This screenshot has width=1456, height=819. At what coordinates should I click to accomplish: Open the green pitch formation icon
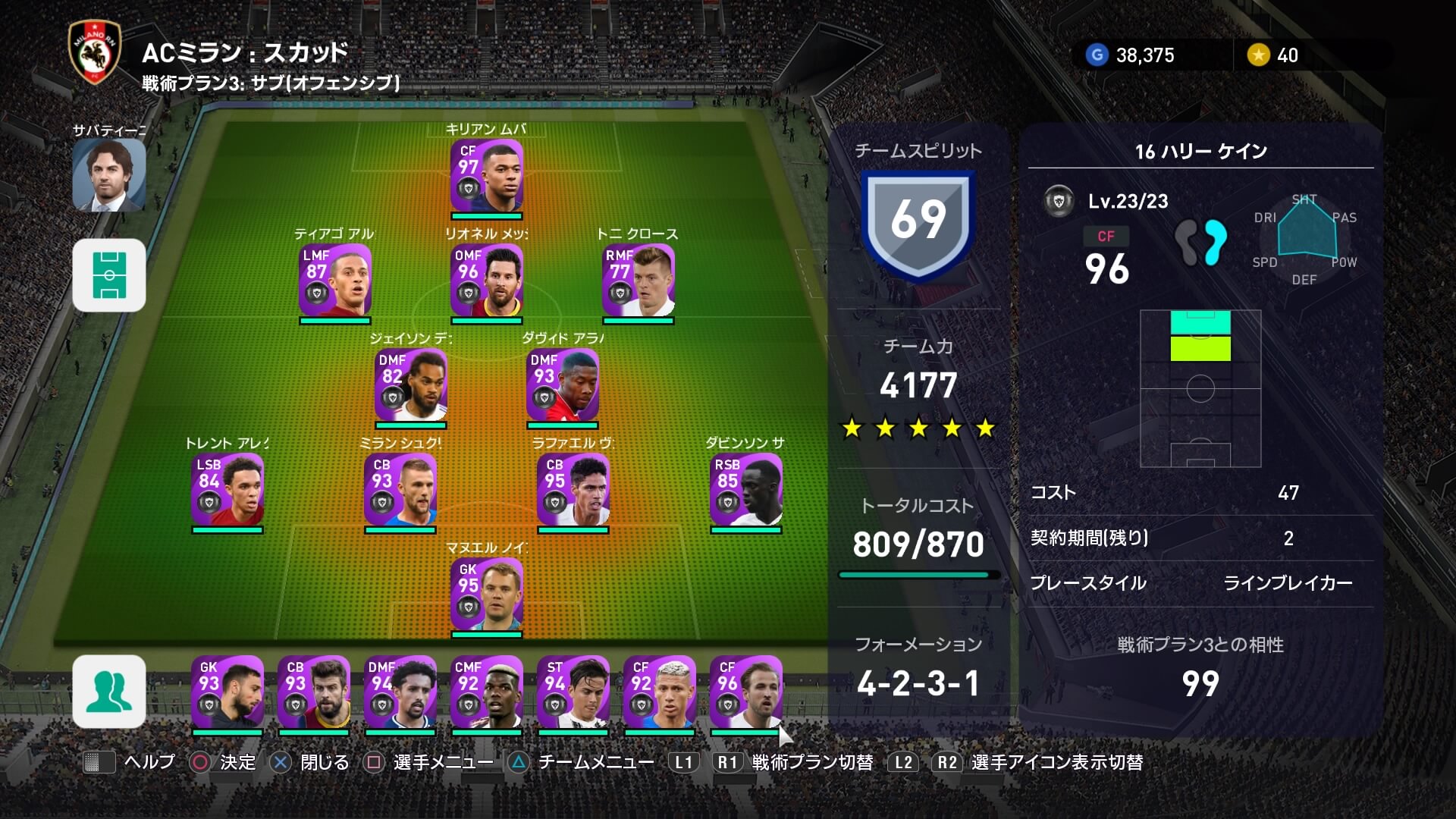coord(109,275)
